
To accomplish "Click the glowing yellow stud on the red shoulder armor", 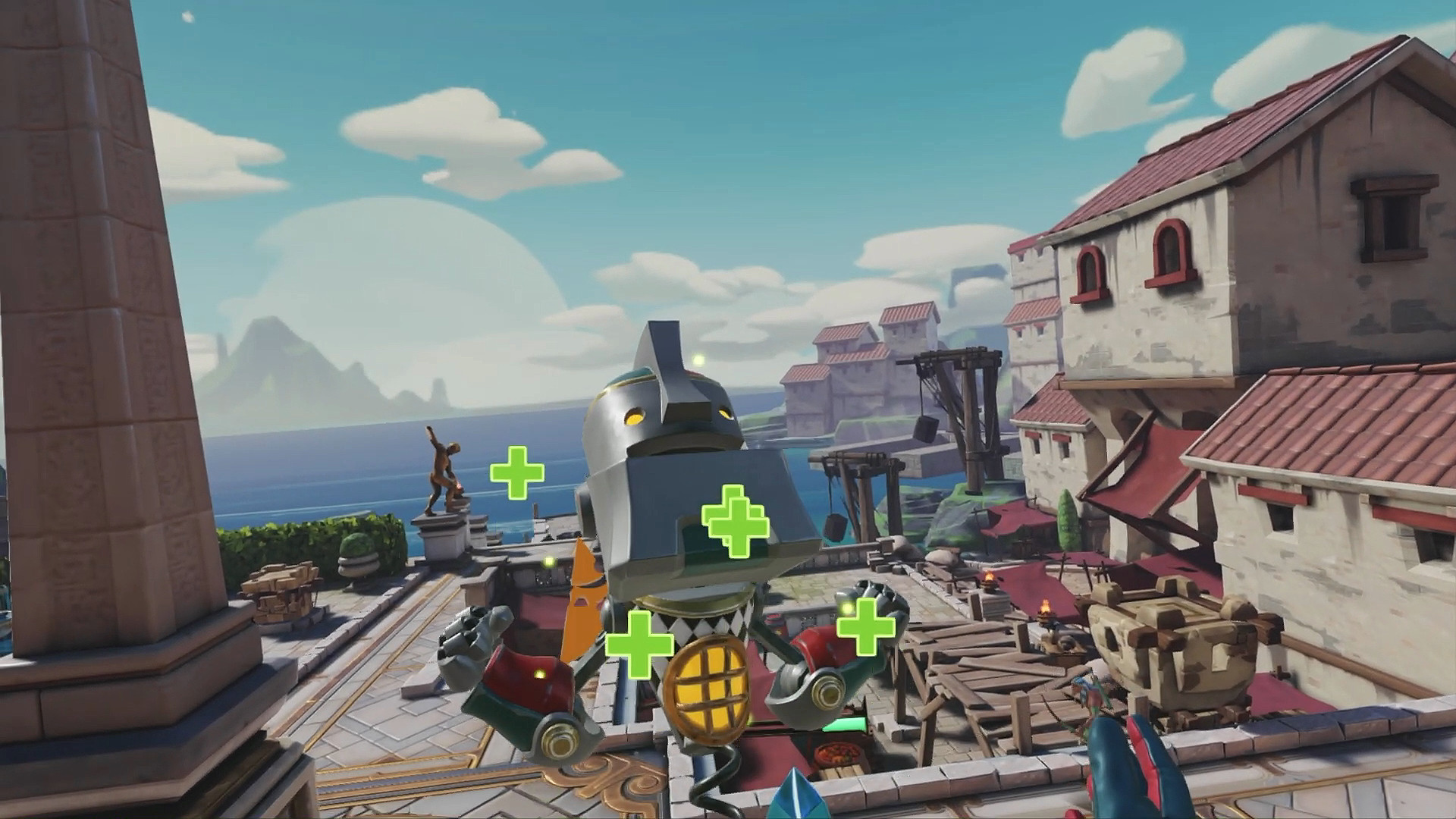I will coord(538,673).
